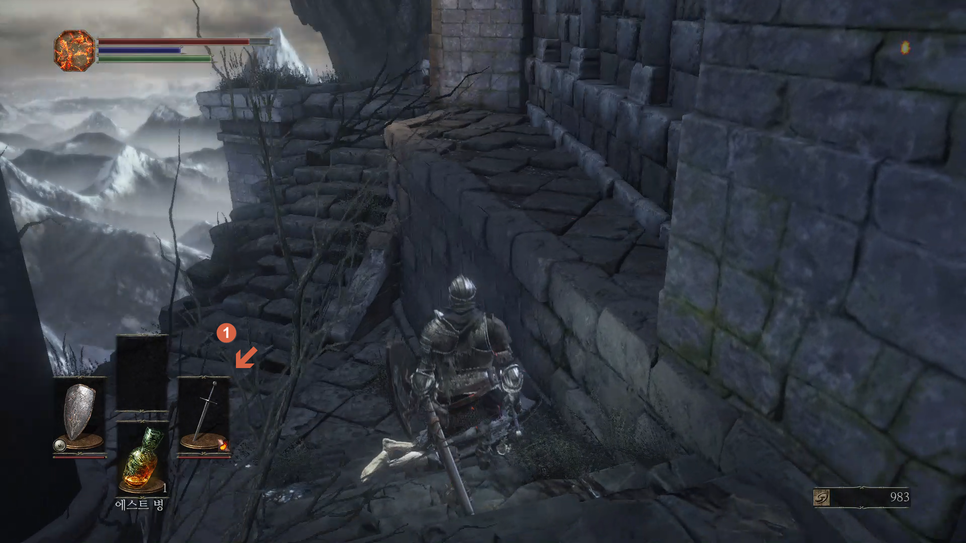Screen dimensions: 966x543
Task: Select the shield in the left-hand slot
Action: coord(79,416)
